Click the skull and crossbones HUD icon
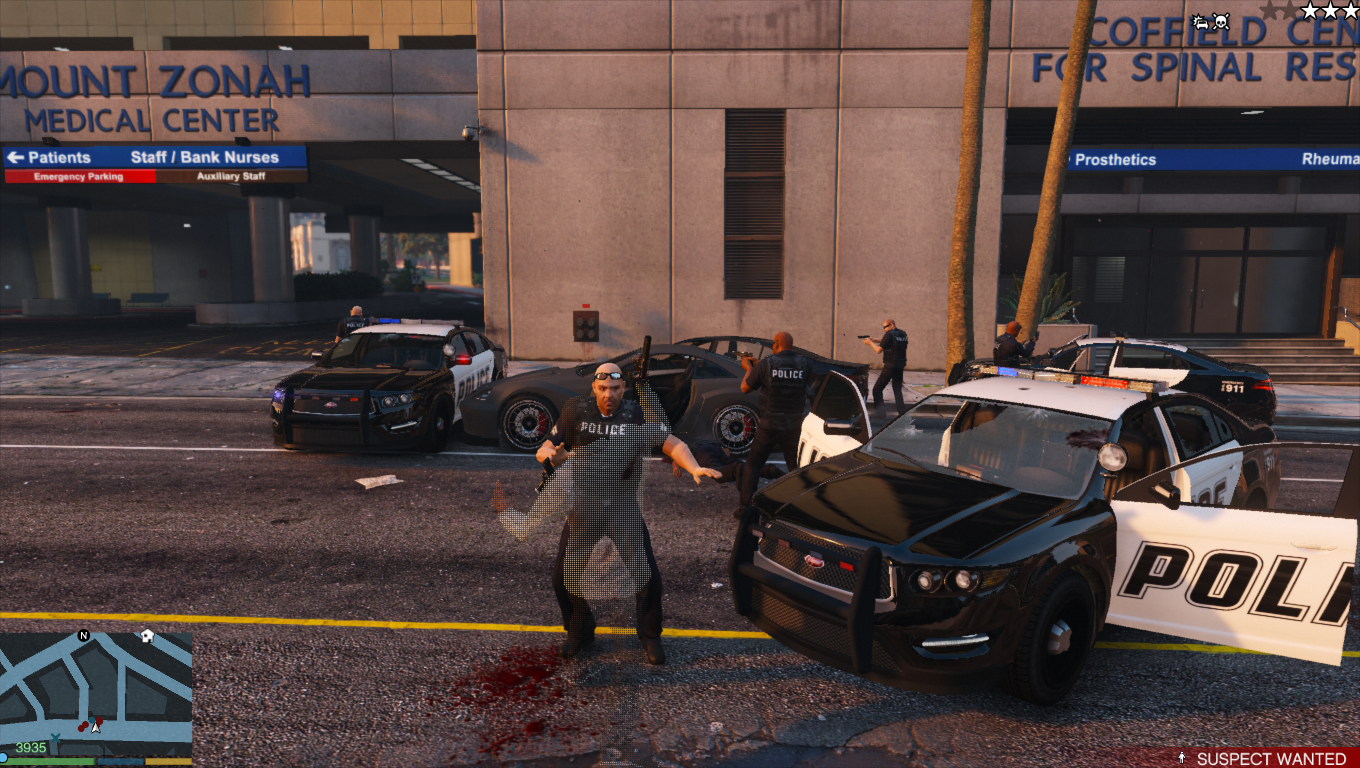 [x=1222, y=20]
